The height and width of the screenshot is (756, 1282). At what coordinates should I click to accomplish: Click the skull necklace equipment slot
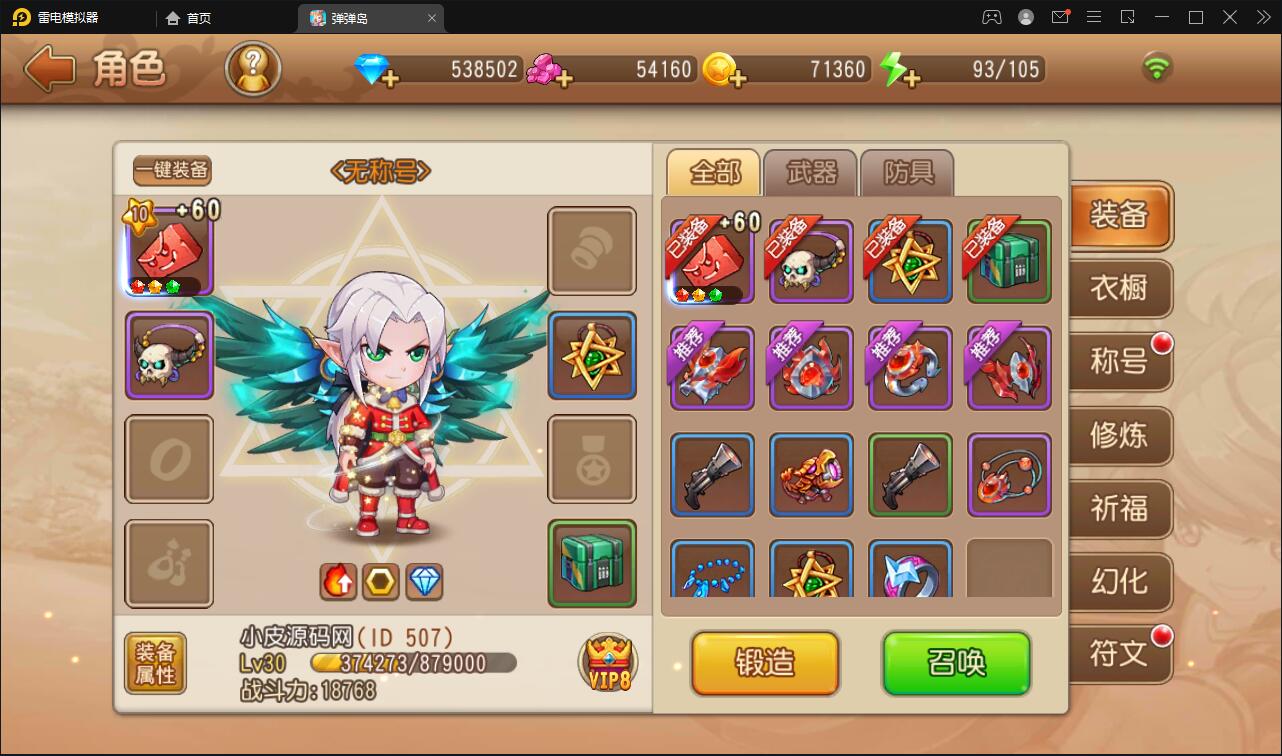click(x=168, y=357)
